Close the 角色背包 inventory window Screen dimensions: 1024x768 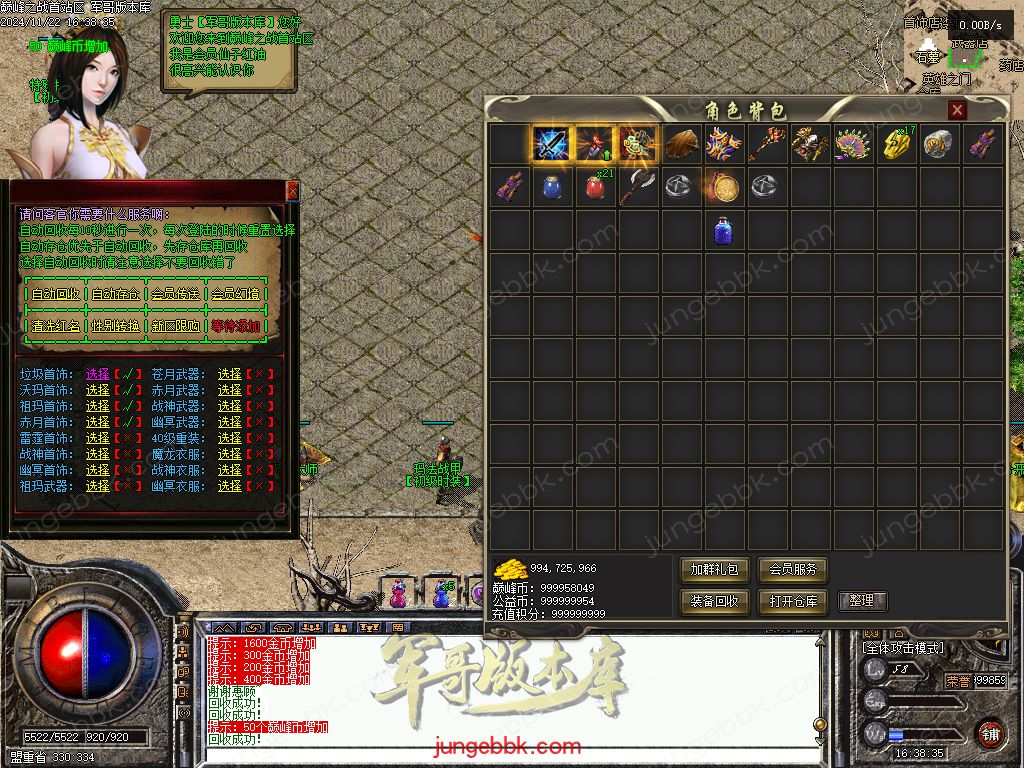pos(957,110)
